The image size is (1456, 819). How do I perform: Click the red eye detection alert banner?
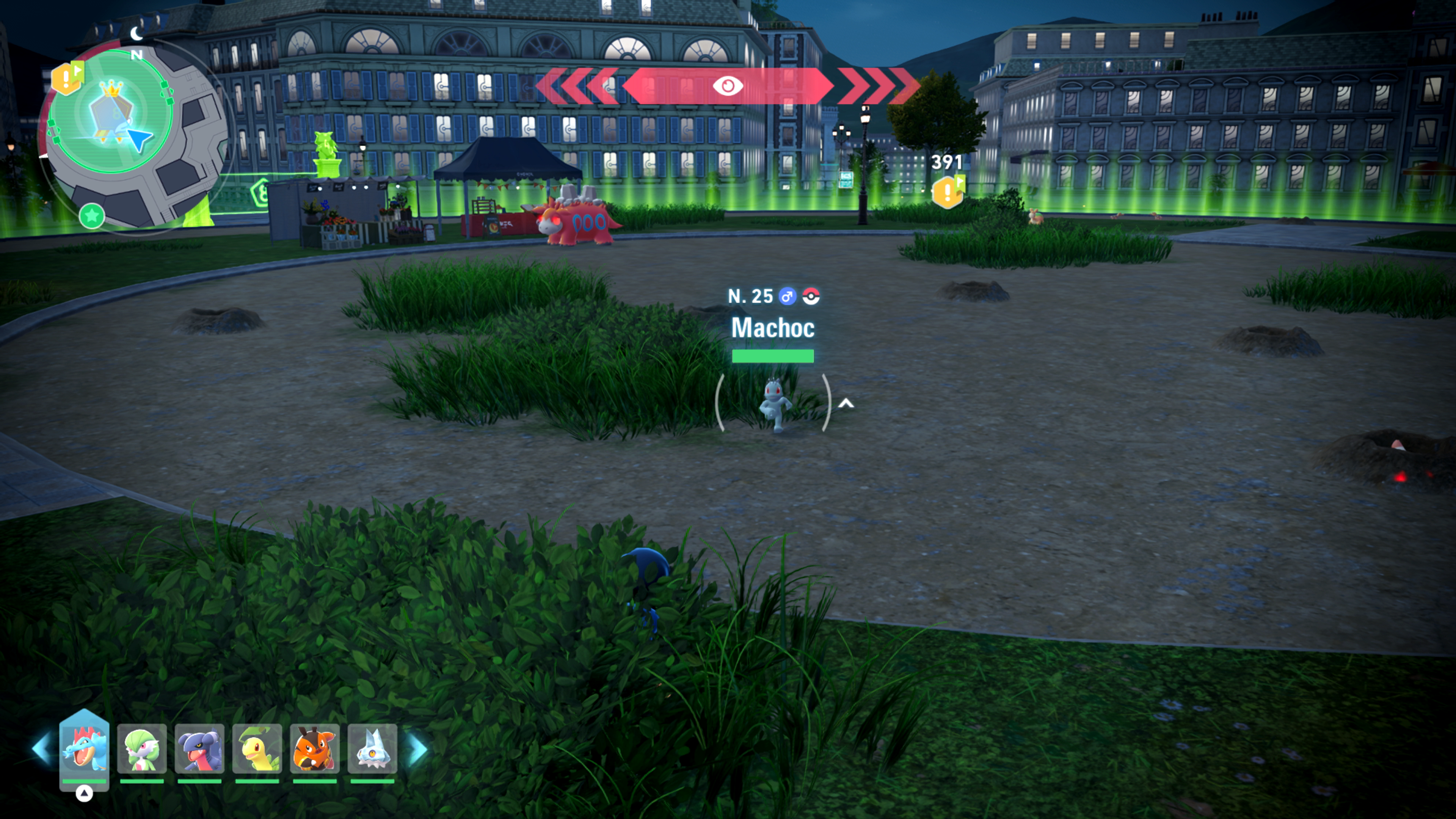(728, 86)
